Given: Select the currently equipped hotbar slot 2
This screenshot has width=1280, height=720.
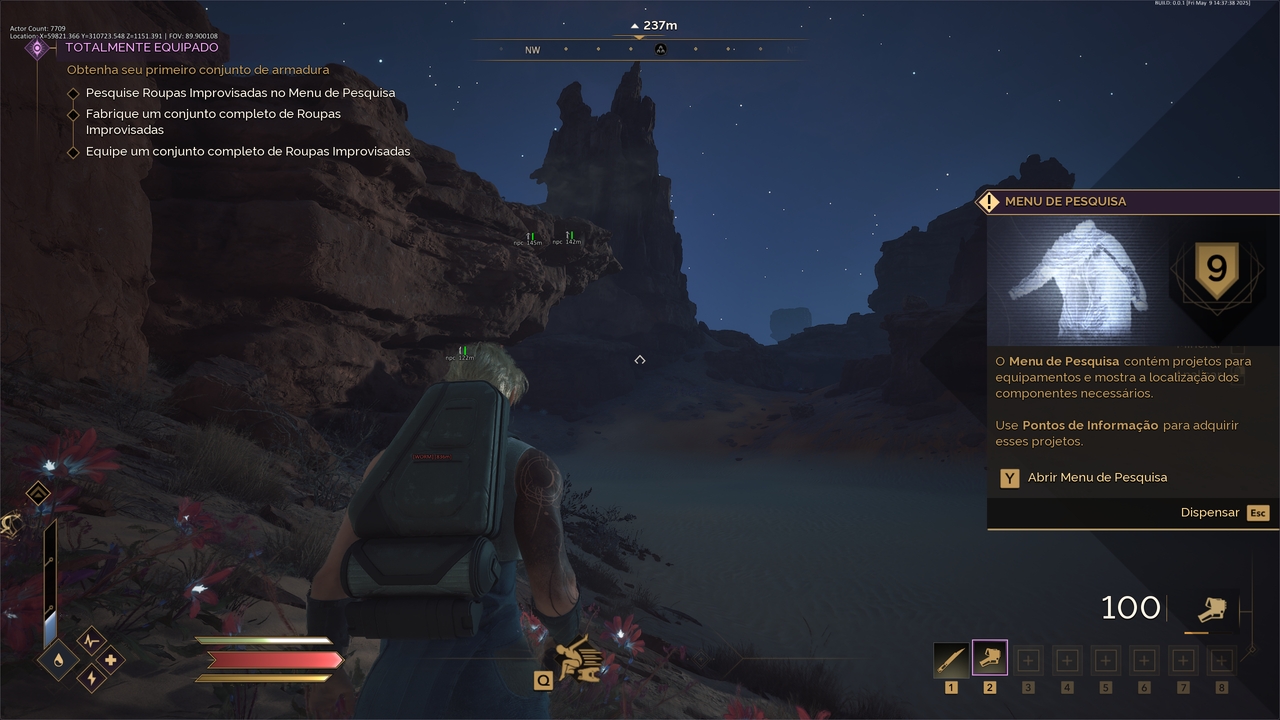Looking at the screenshot, I should pos(989,660).
